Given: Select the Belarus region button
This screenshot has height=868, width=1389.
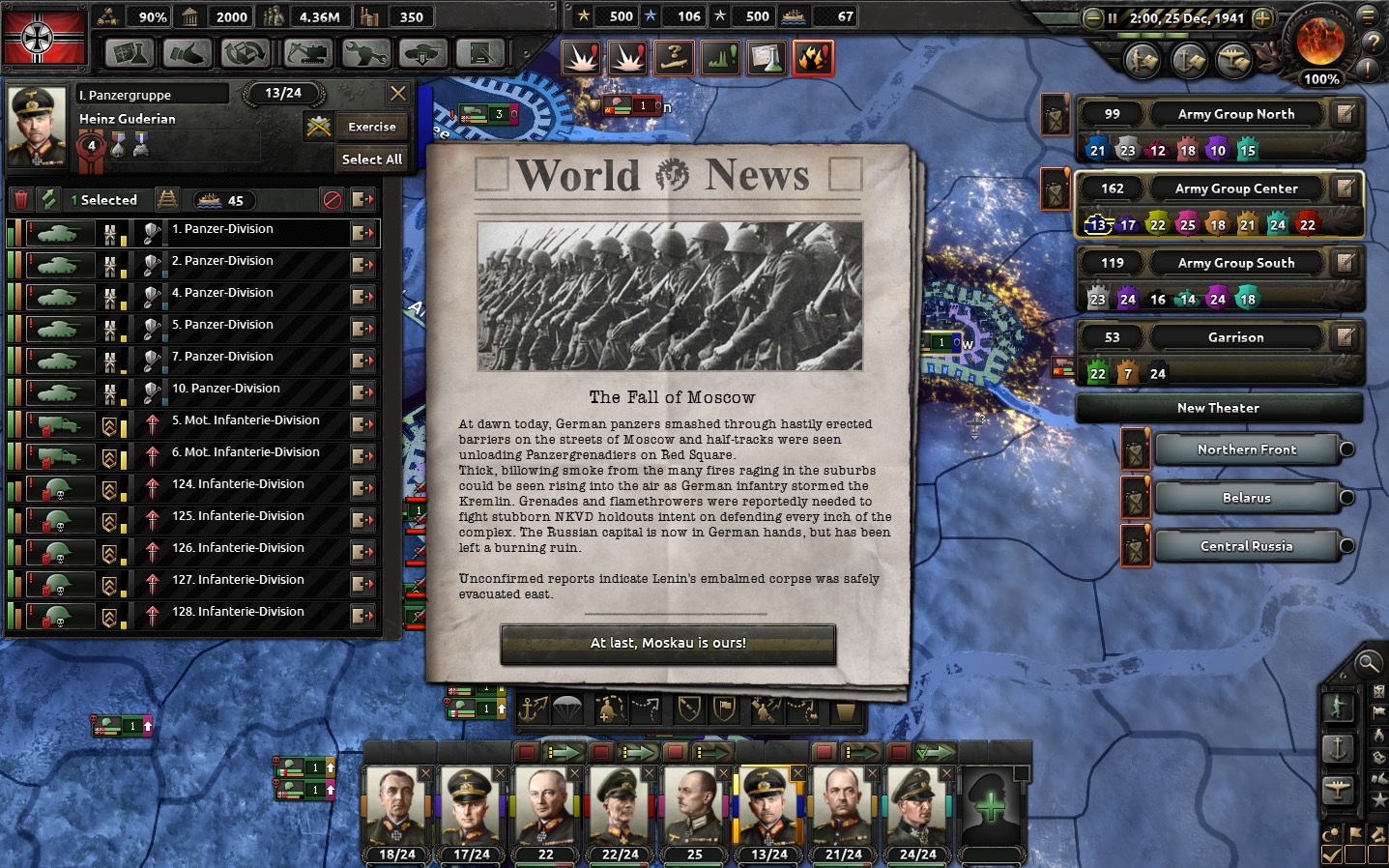Looking at the screenshot, I should (1246, 498).
